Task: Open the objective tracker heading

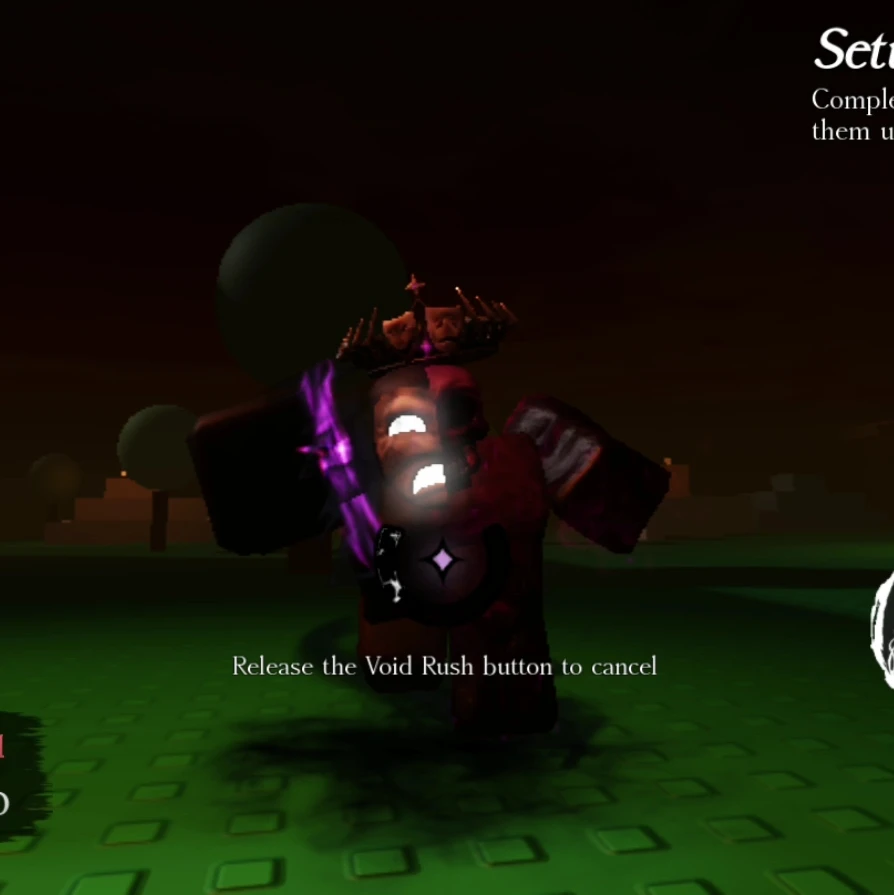Action: (x=853, y=50)
